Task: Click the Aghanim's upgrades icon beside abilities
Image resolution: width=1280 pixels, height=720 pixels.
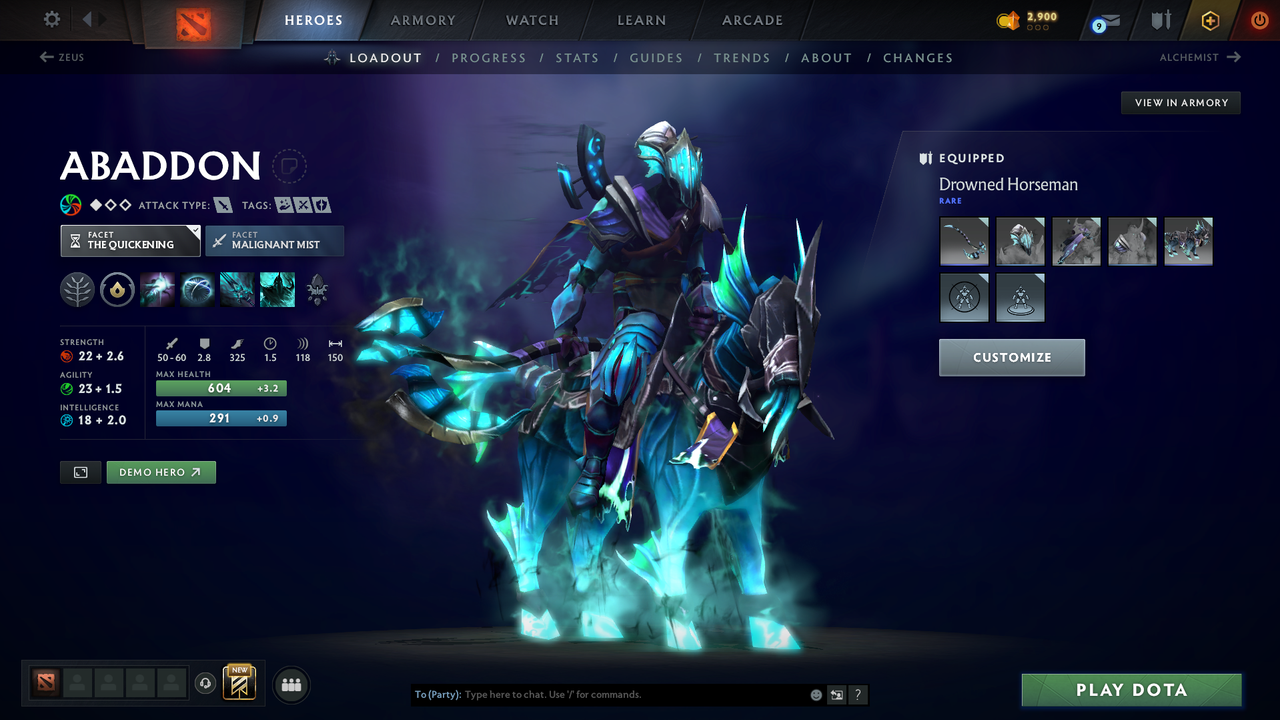Action: pyautogui.click(x=318, y=290)
